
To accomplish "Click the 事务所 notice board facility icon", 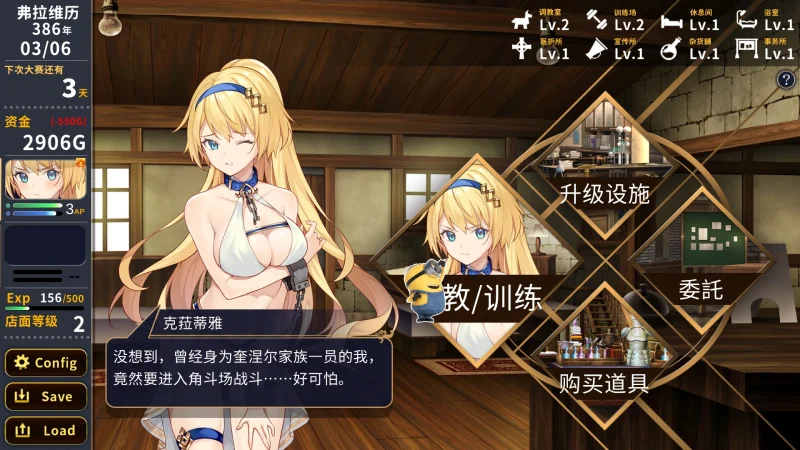I will [x=747, y=49].
